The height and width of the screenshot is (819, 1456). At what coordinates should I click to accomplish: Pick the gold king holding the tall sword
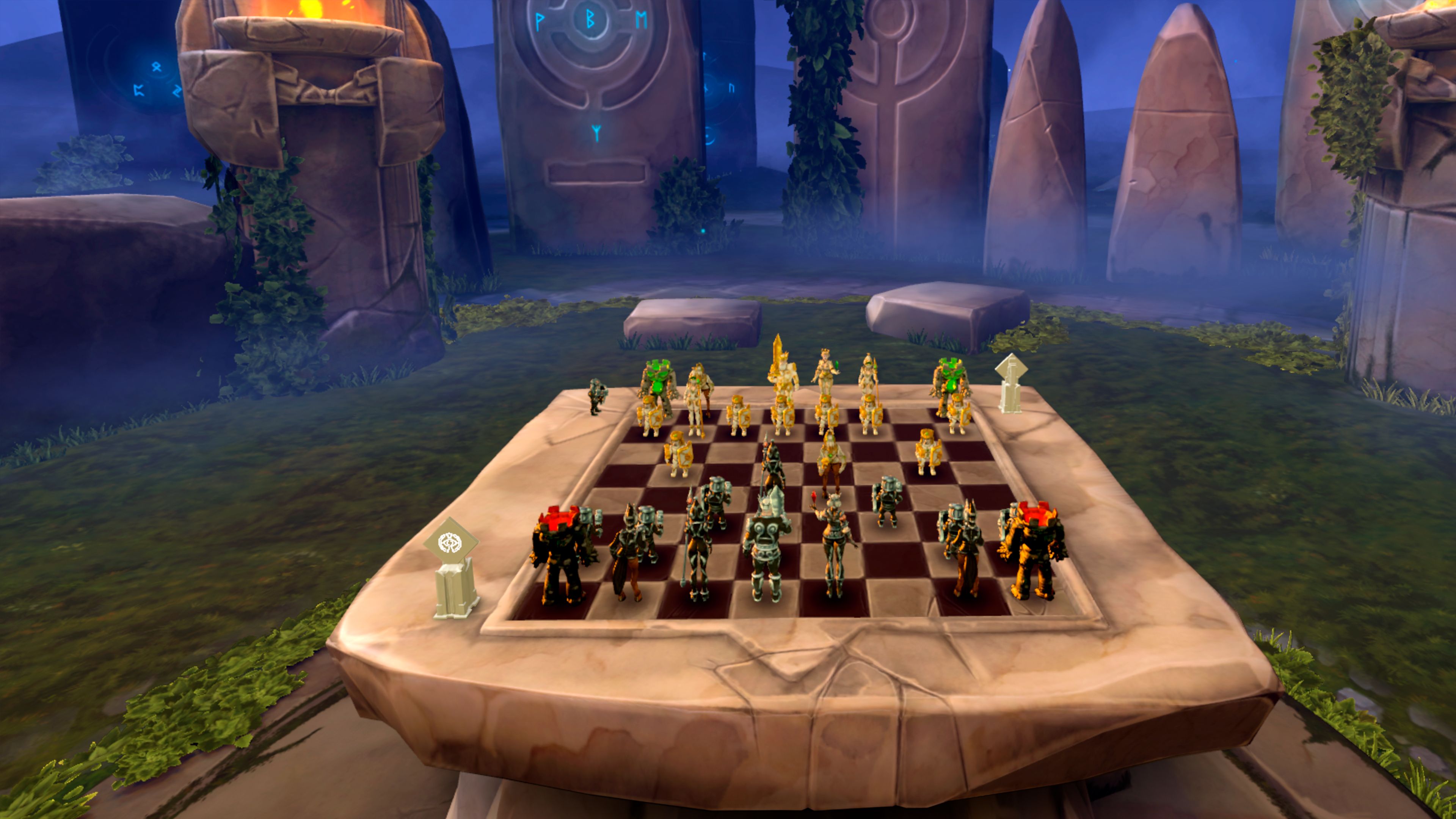click(x=782, y=367)
